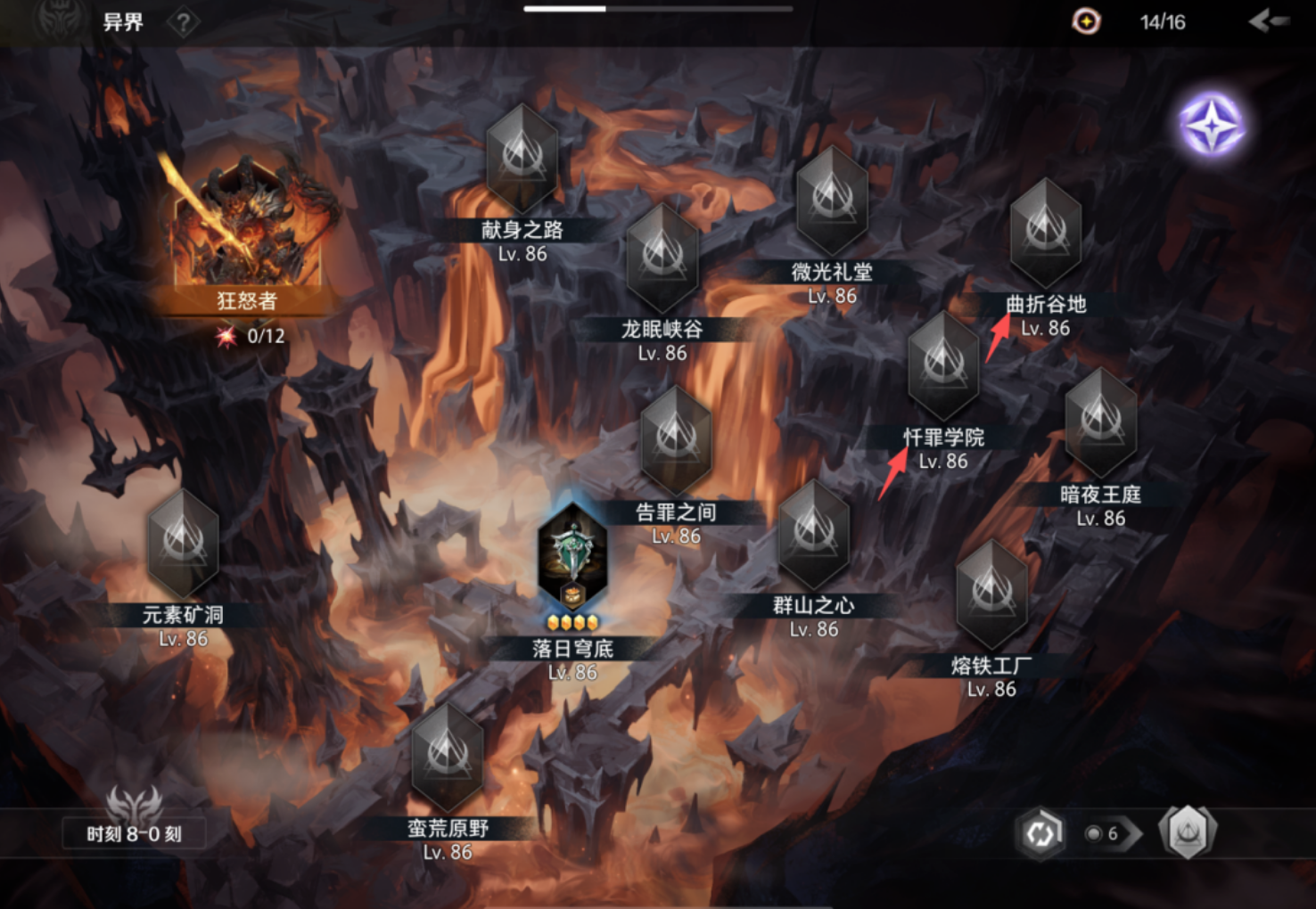Select the 忏罪学院 node below the arrow
1316x909 pixels.
point(943,365)
